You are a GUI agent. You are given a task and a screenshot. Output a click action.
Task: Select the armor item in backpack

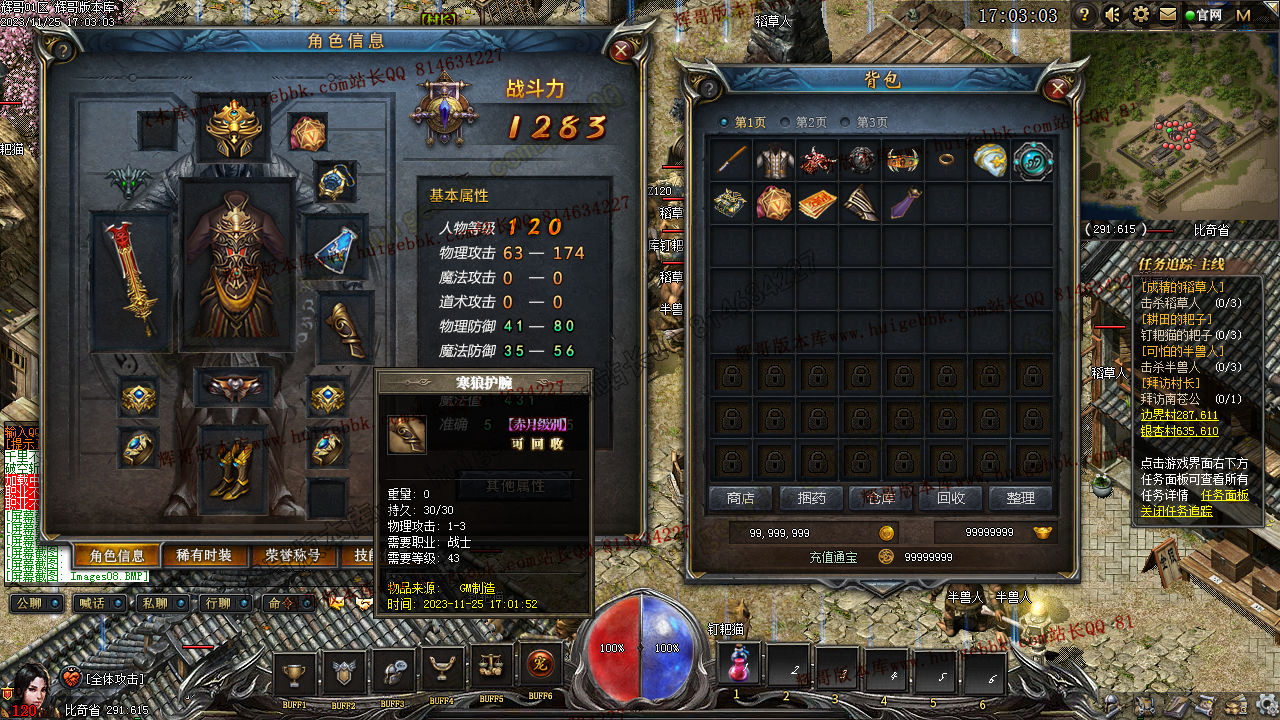(x=773, y=162)
